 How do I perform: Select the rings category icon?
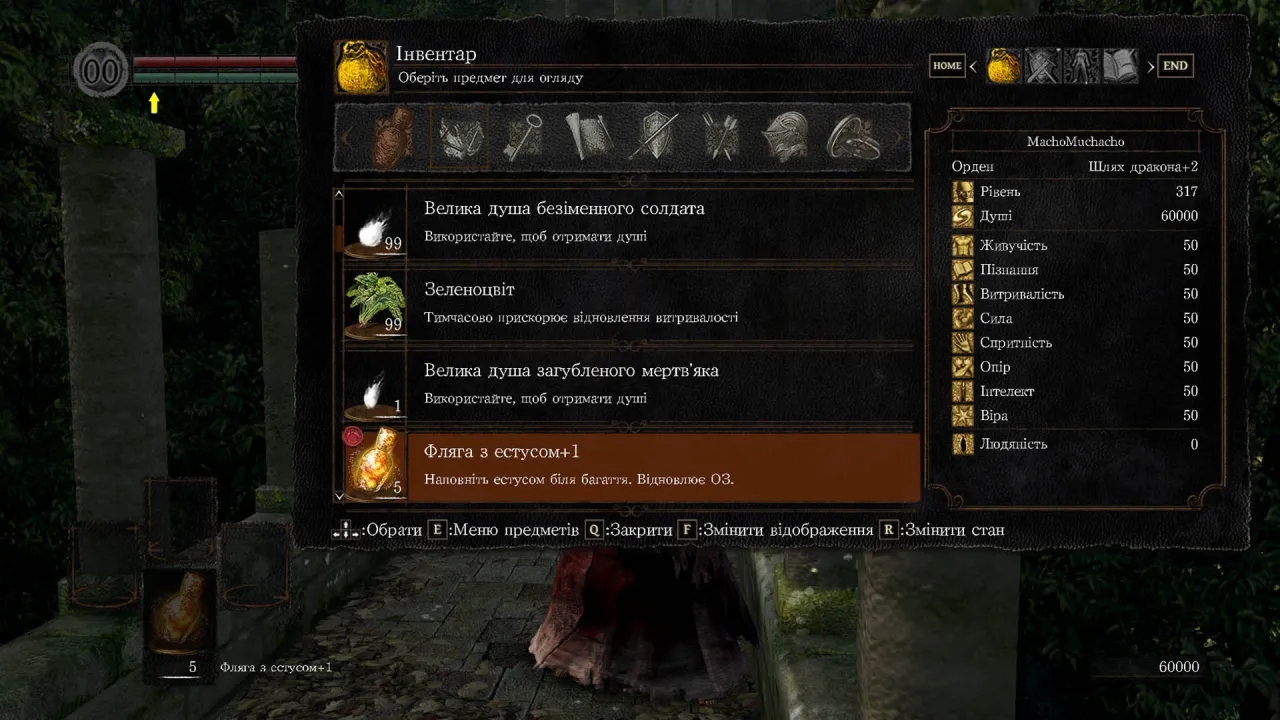[x=853, y=139]
